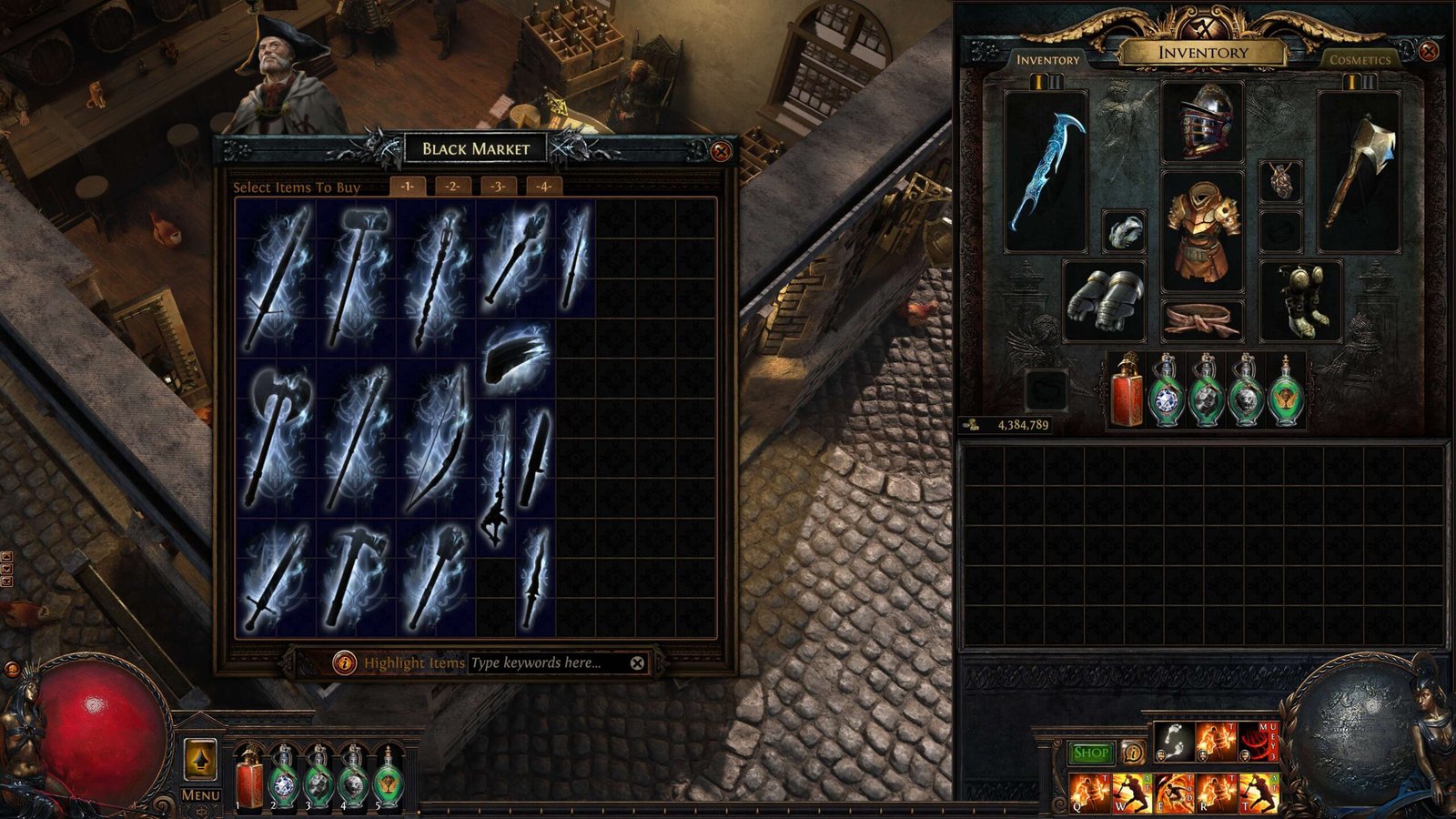Choose the equipped blue sickle weapon
The height and width of the screenshot is (819, 1456).
(x=1046, y=171)
